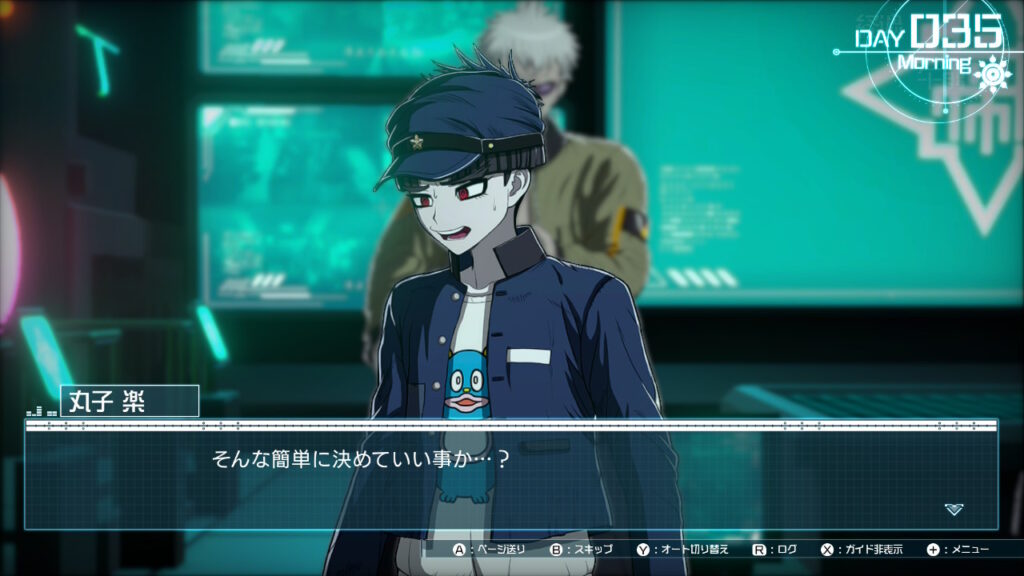Click the dialogue advance arrow indicator
1024x576 pixels.
pos(954,509)
